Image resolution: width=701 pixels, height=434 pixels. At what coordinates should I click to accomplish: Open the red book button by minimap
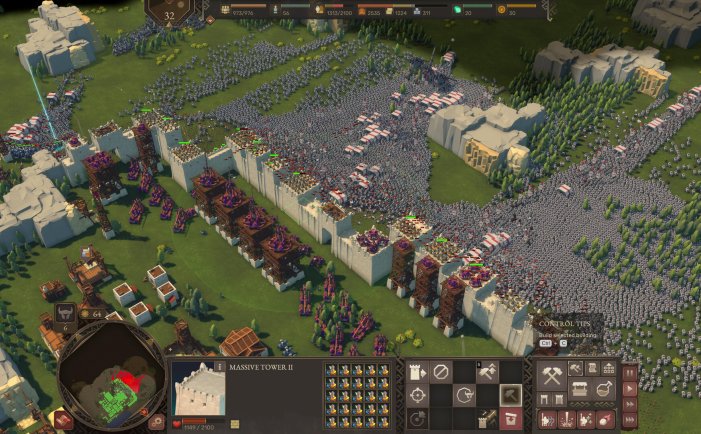tap(63, 420)
